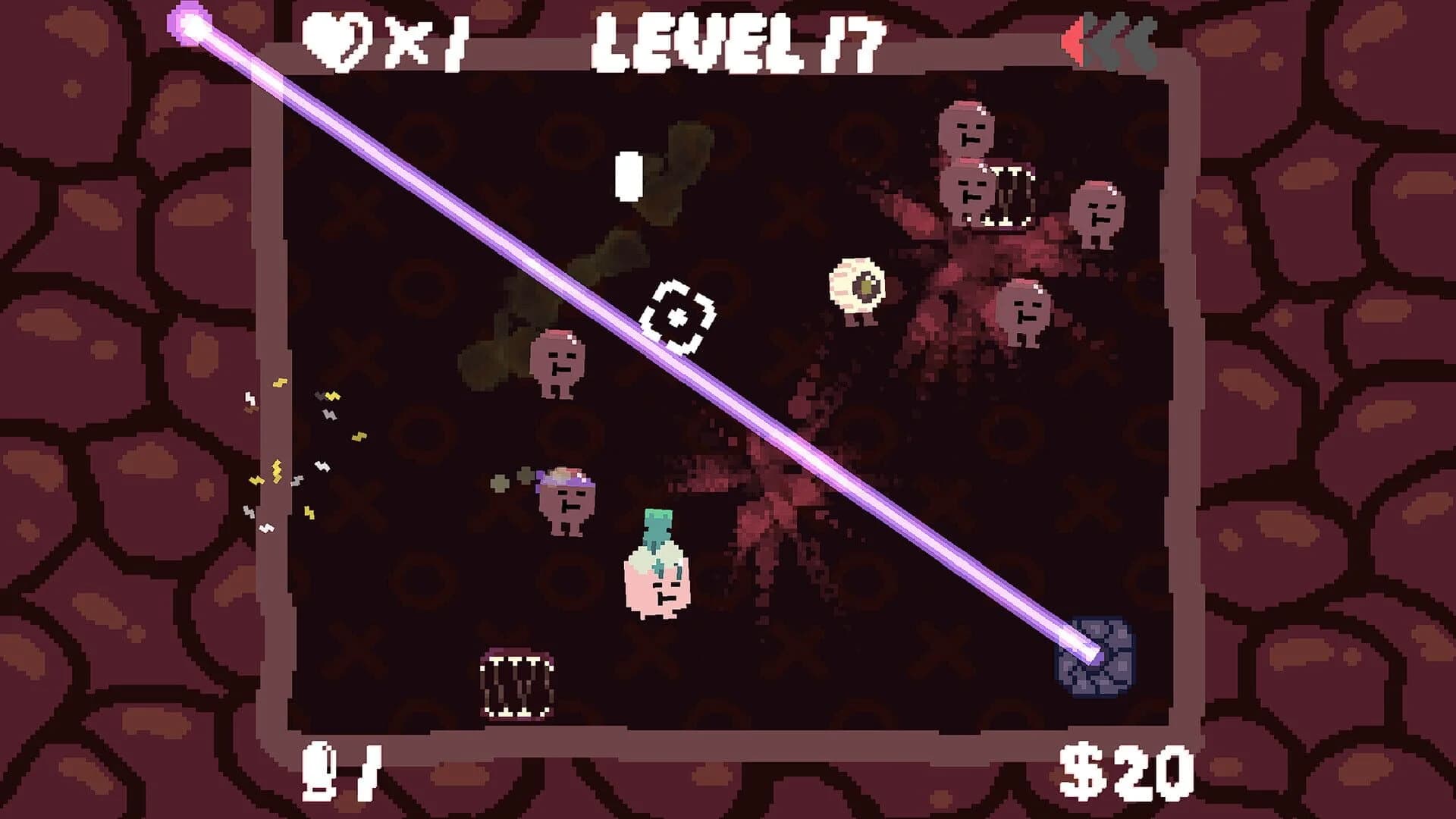Click the heart life icon

point(336,42)
